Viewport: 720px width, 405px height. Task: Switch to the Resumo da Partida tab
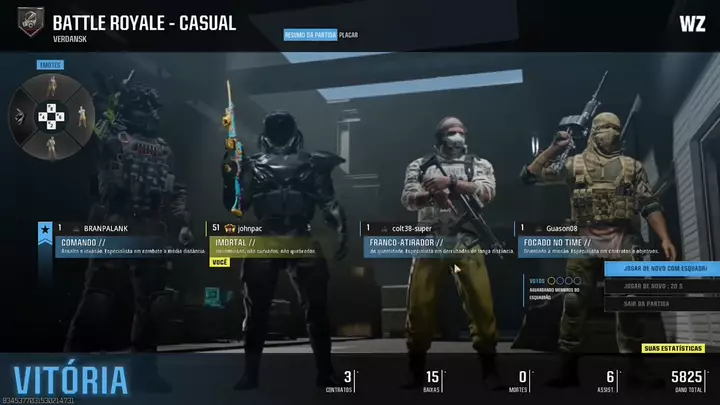310,35
